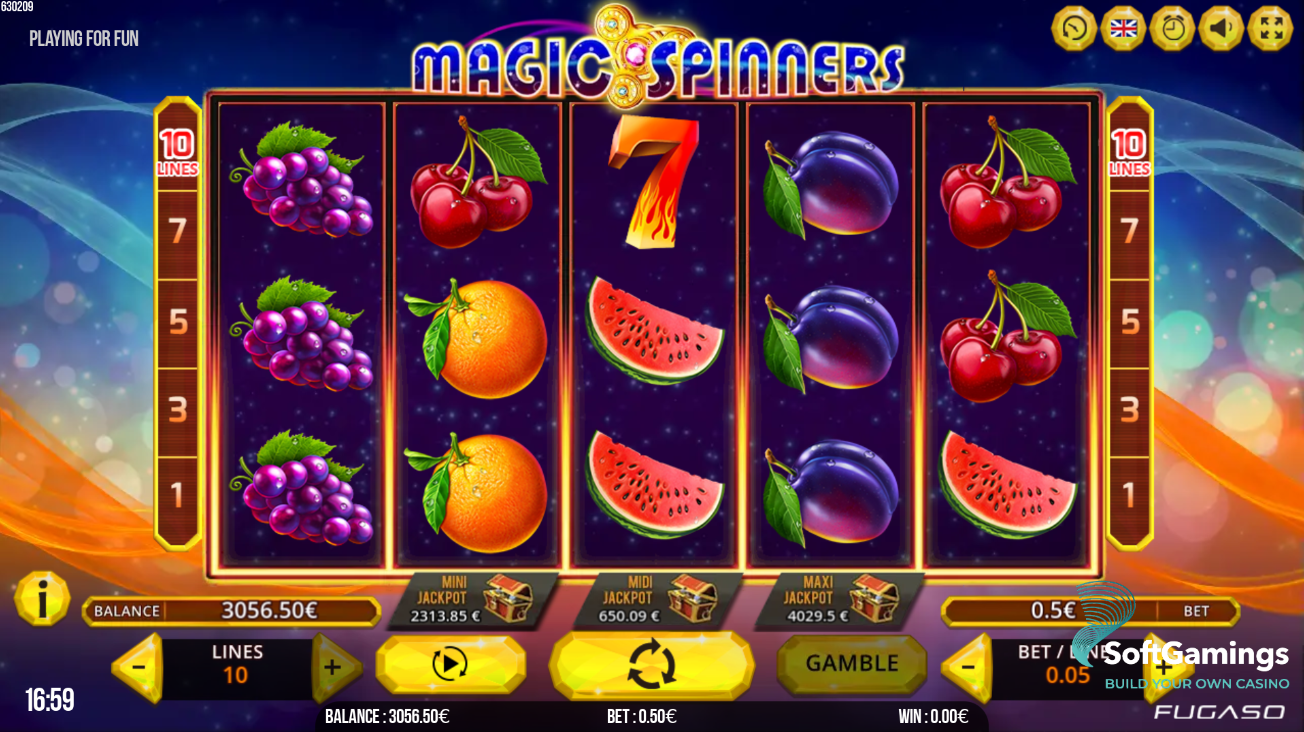Switch language via the British flag icon

coord(1124,27)
